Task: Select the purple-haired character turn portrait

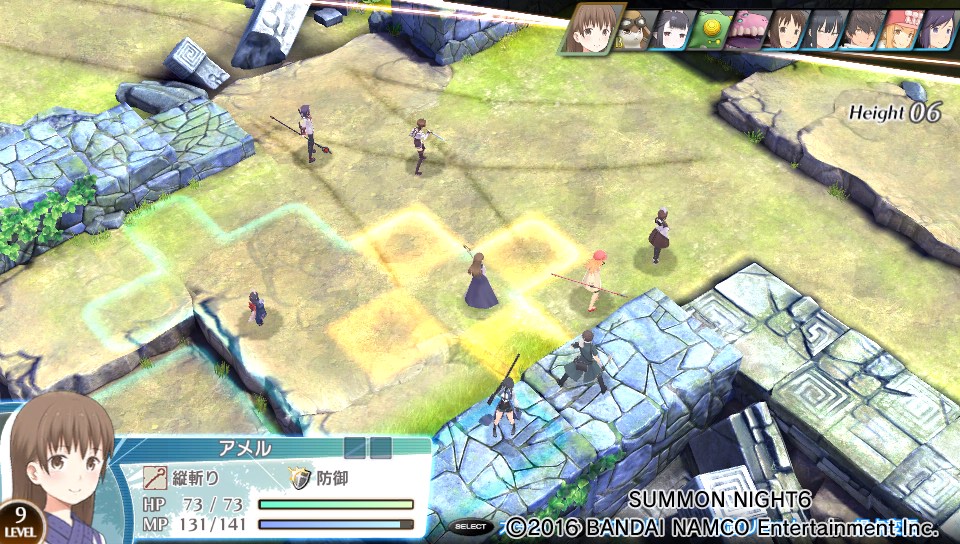Action: point(936,30)
